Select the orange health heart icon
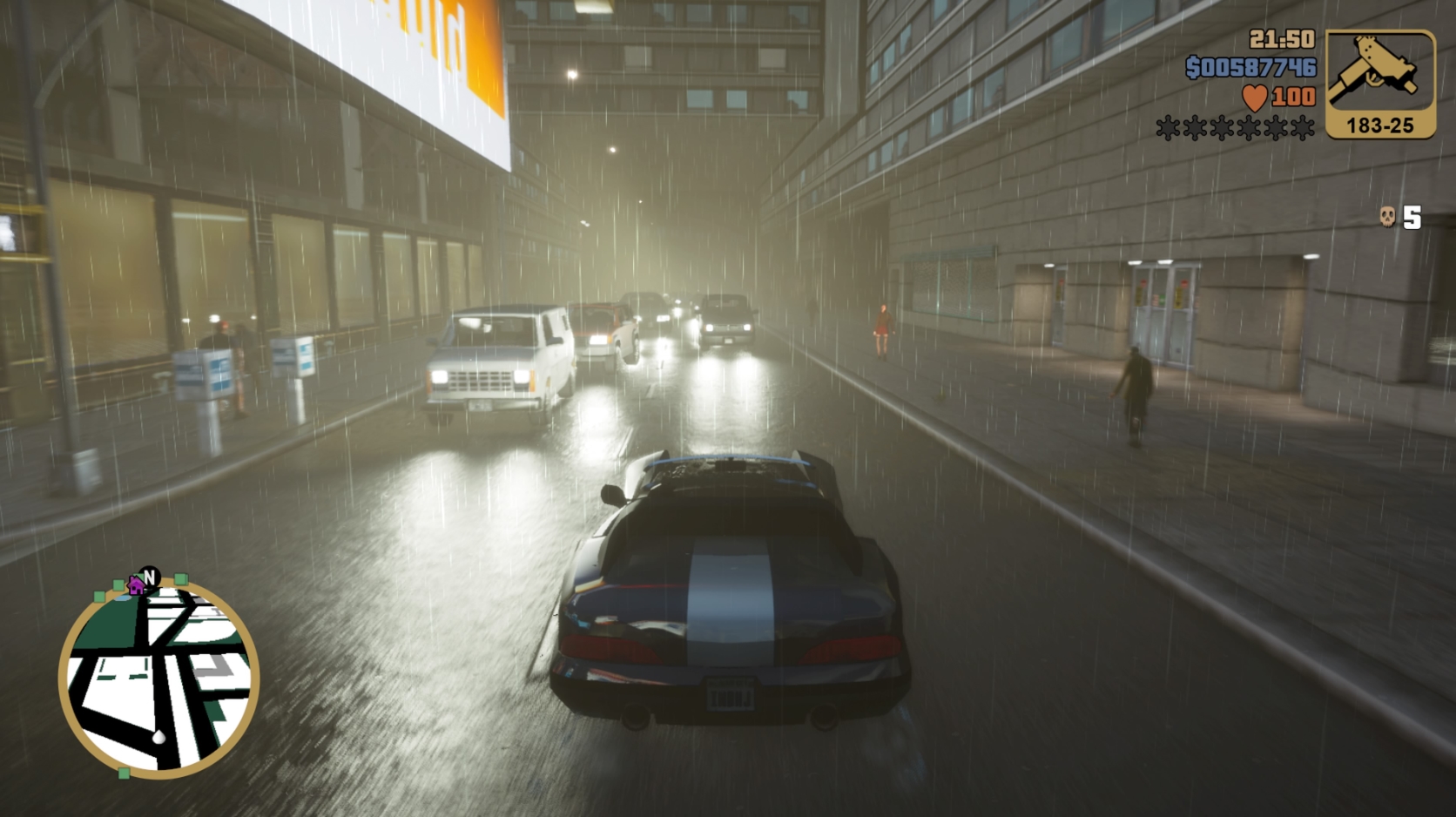Viewport: 1456px width, 817px height. coord(1254,98)
